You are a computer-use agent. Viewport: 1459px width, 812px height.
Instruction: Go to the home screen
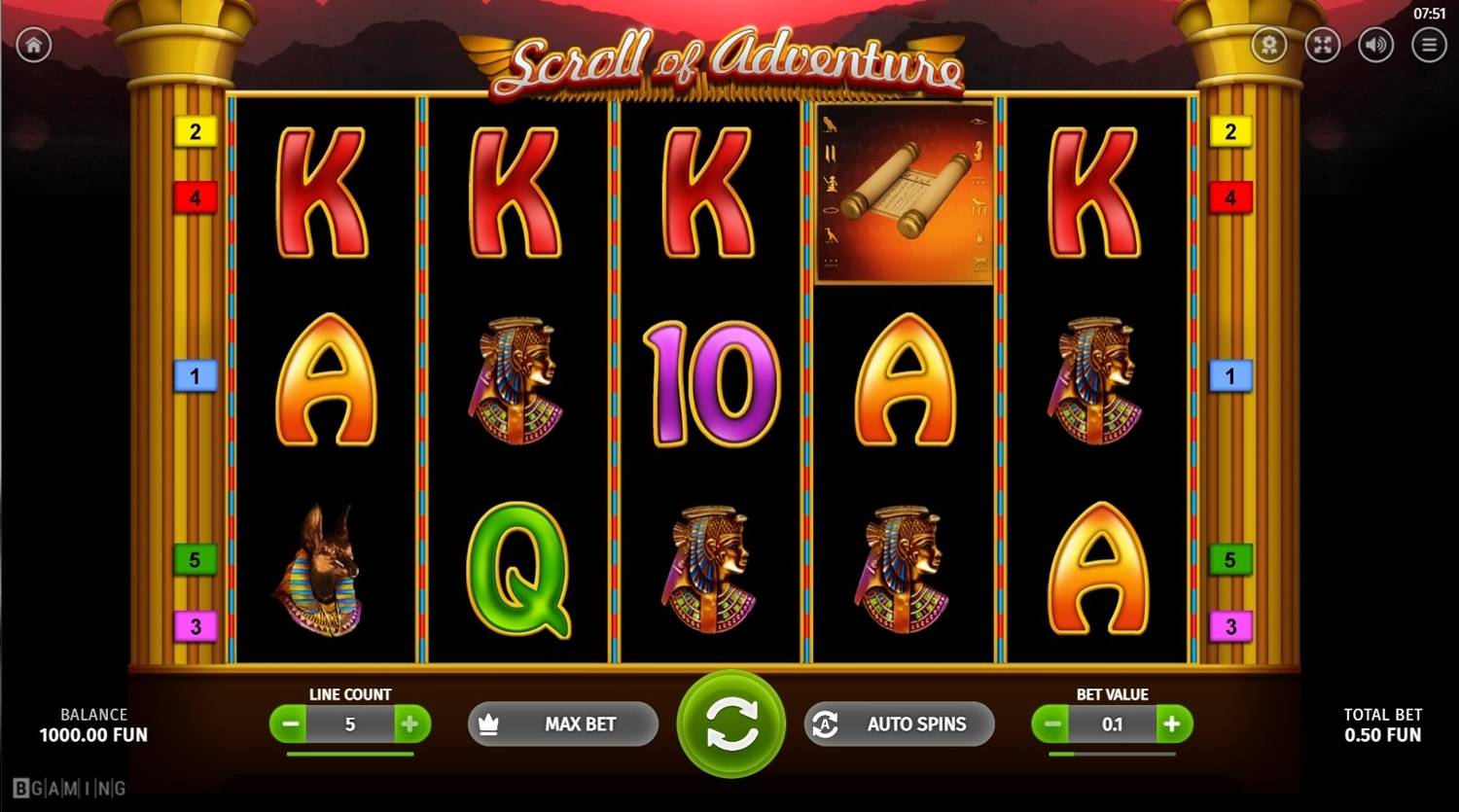[34, 45]
